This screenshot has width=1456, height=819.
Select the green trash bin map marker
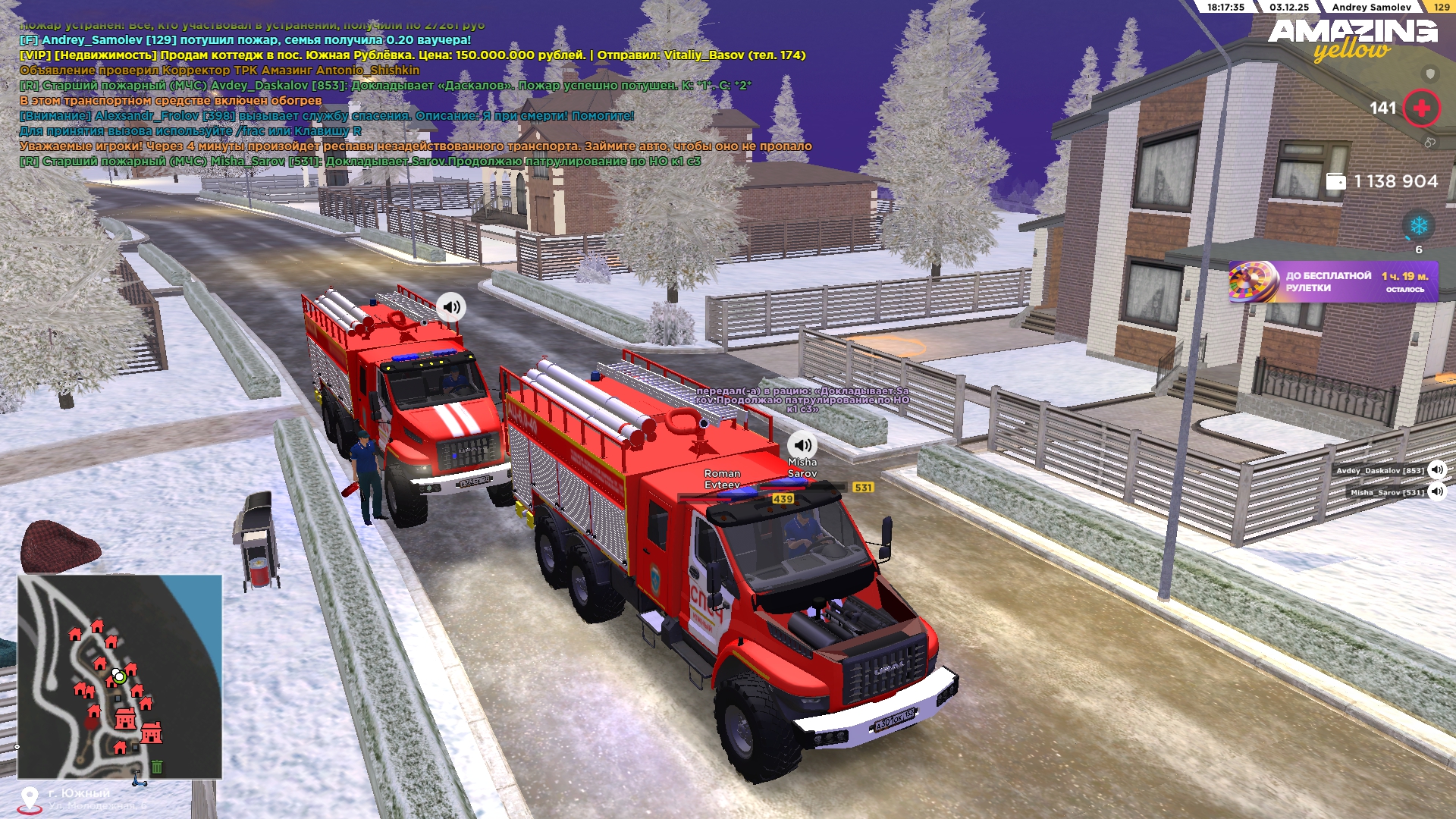tap(157, 767)
